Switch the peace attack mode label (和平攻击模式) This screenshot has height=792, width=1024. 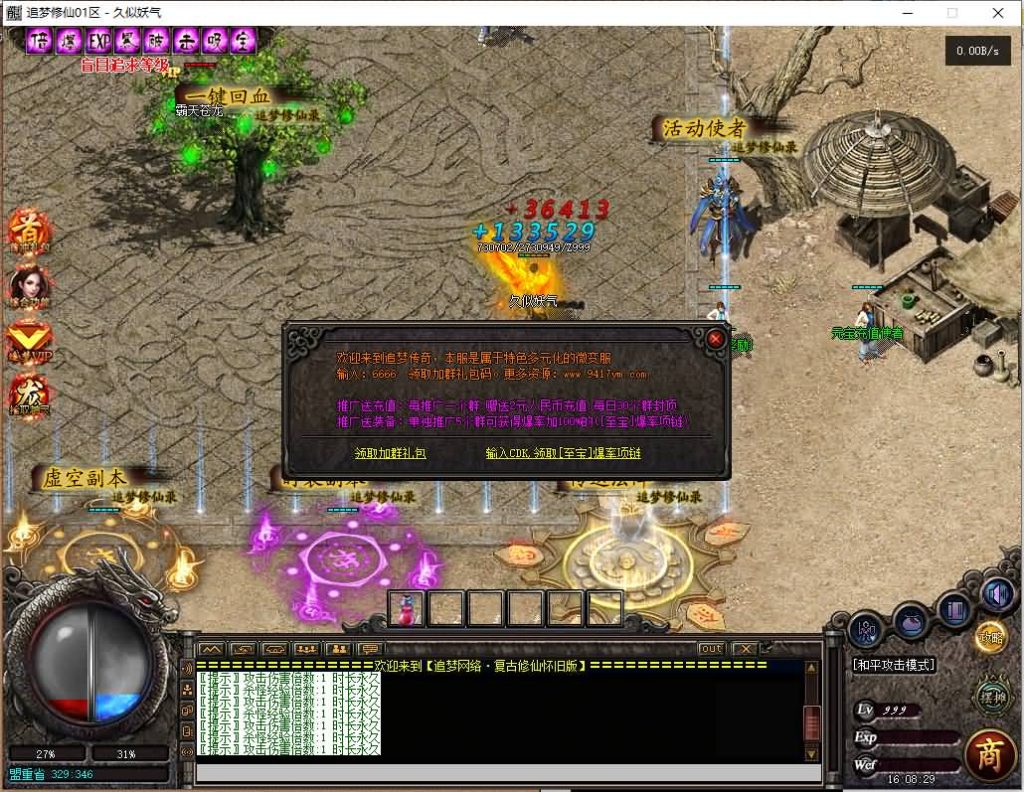(893, 665)
